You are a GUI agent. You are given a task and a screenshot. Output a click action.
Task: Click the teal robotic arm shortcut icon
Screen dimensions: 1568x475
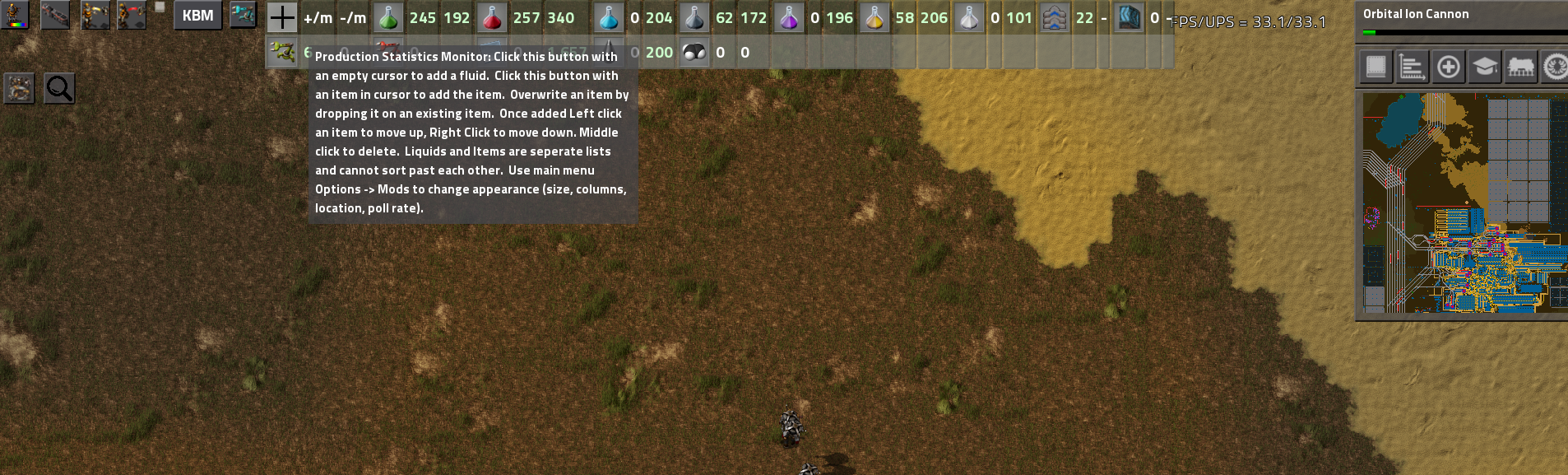point(244,15)
